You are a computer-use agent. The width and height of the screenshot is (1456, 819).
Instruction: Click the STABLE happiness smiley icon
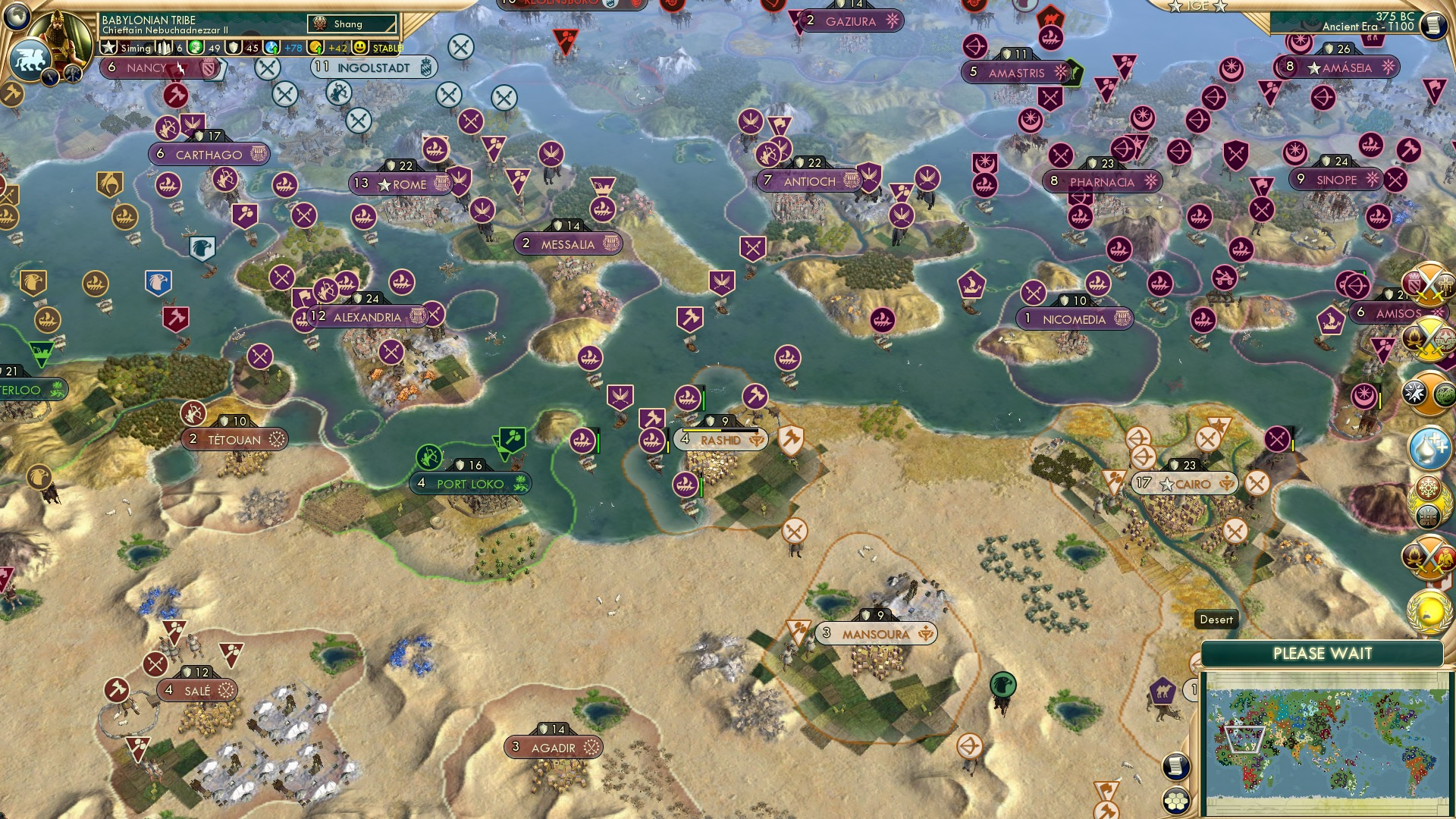pyautogui.click(x=360, y=48)
